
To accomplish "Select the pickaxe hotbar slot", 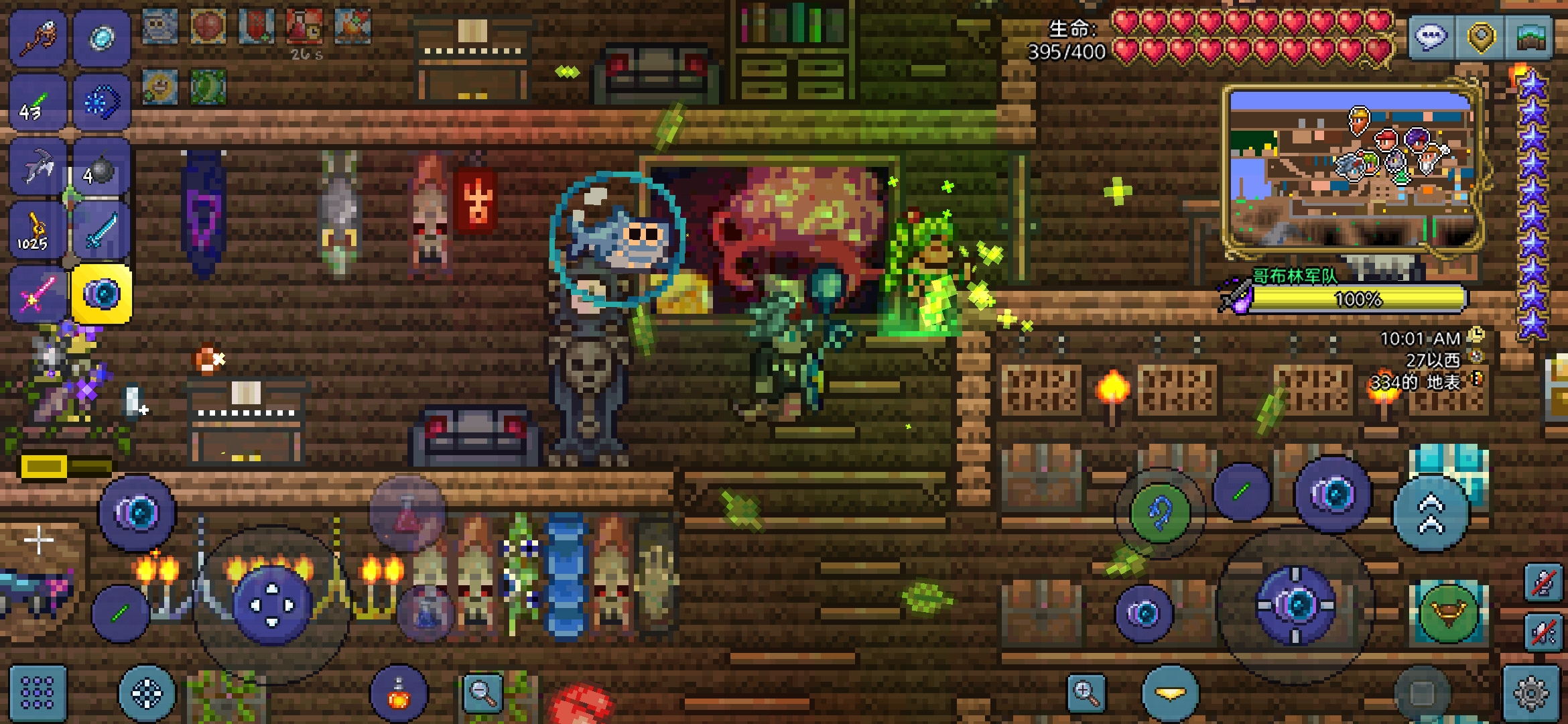I will [x=38, y=167].
